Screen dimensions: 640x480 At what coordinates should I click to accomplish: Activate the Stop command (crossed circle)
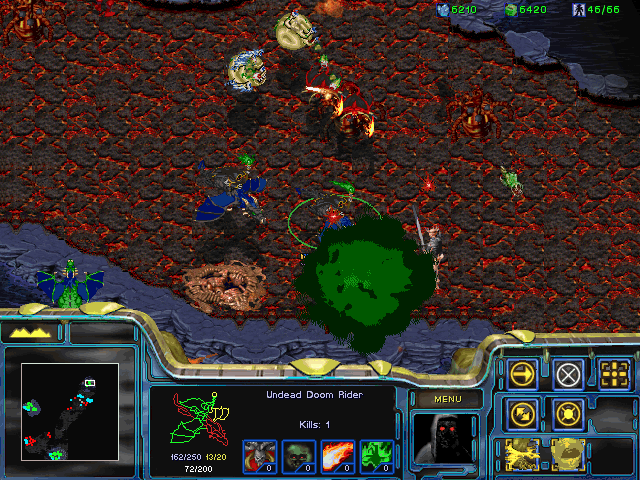[x=568, y=374]
